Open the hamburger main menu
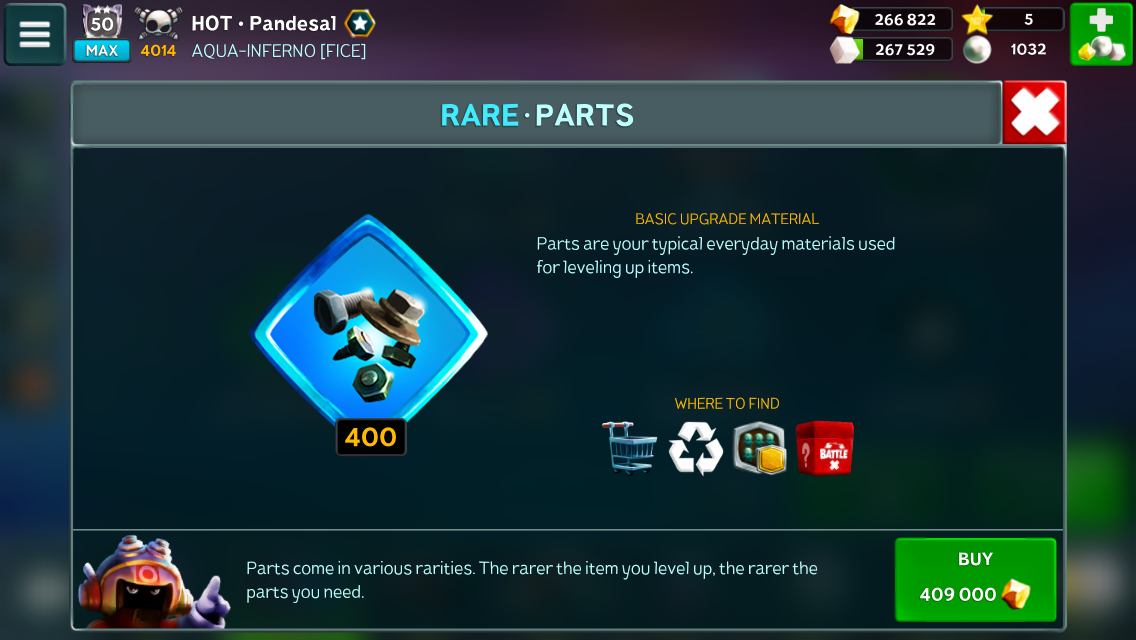The height and width of the screenshot is (640, 1136). 35,35
